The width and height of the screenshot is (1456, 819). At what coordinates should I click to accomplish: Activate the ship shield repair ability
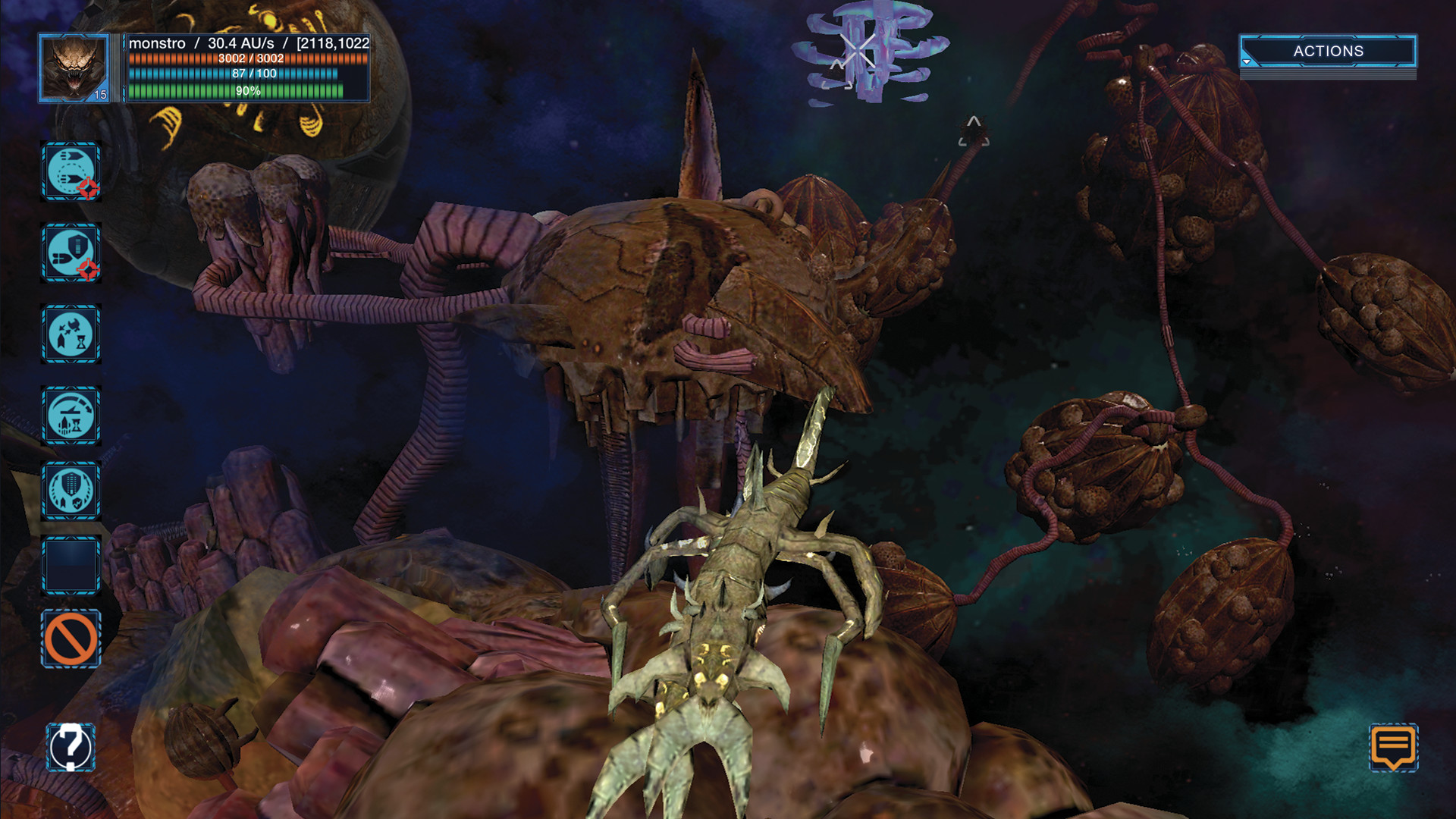[x=71, y=491]
